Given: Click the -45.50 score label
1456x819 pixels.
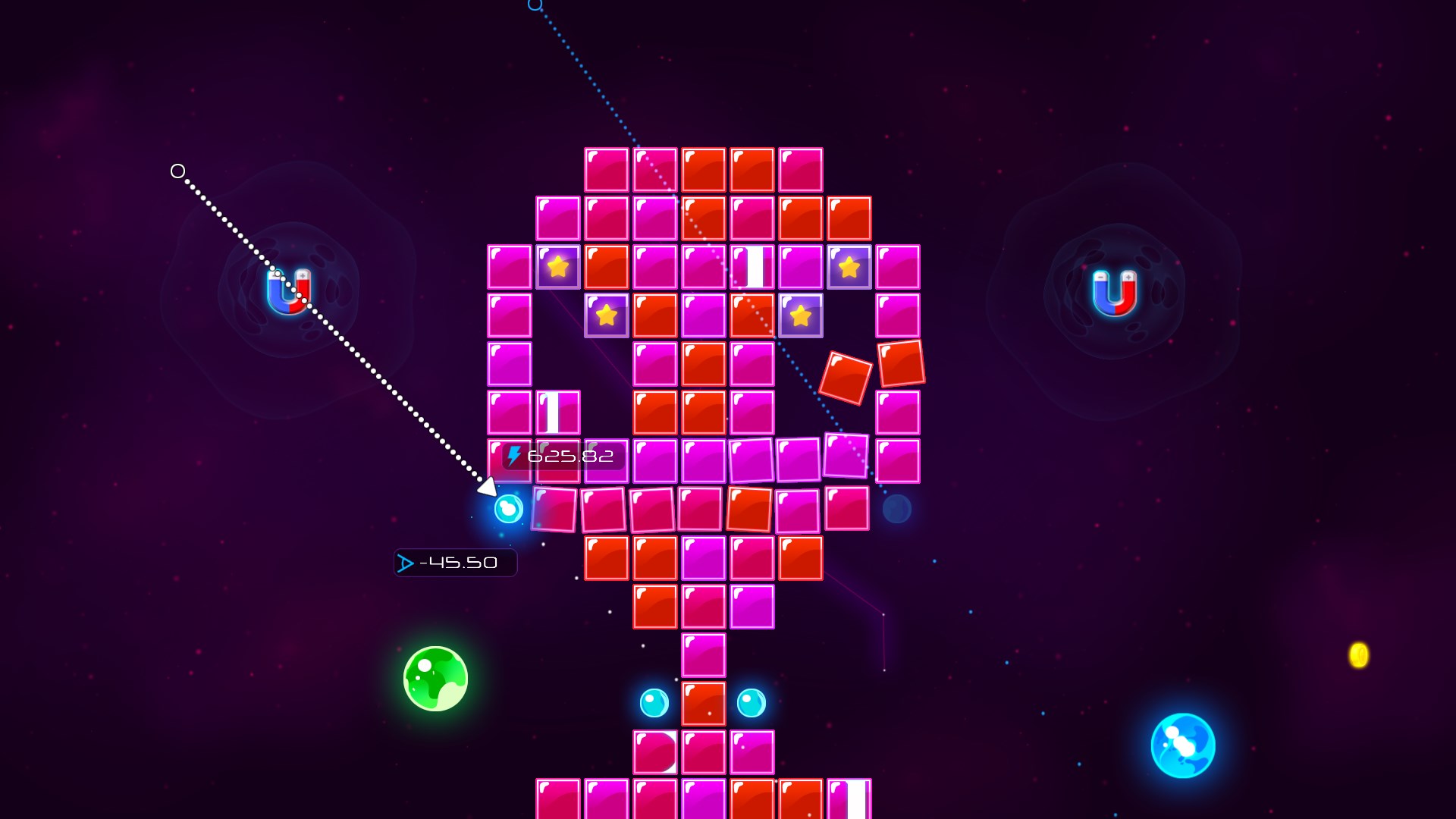Looking at the screenshot, I should (x=455, y=563).
